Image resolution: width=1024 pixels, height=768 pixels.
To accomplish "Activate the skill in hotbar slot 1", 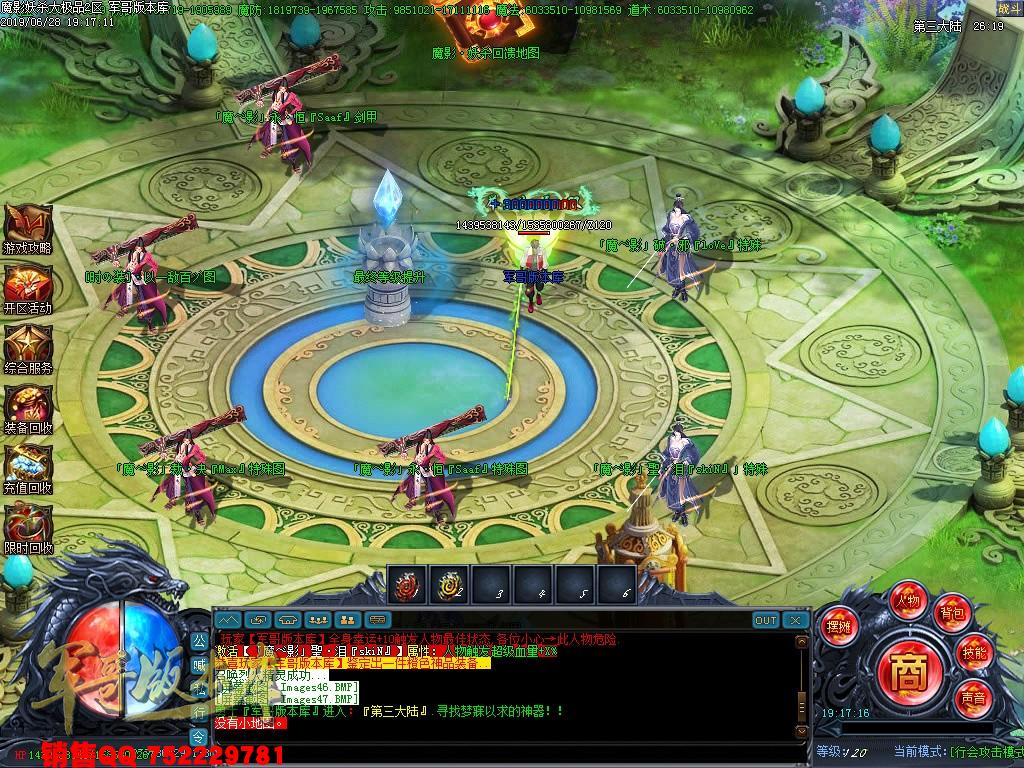I will pos(407,585).
